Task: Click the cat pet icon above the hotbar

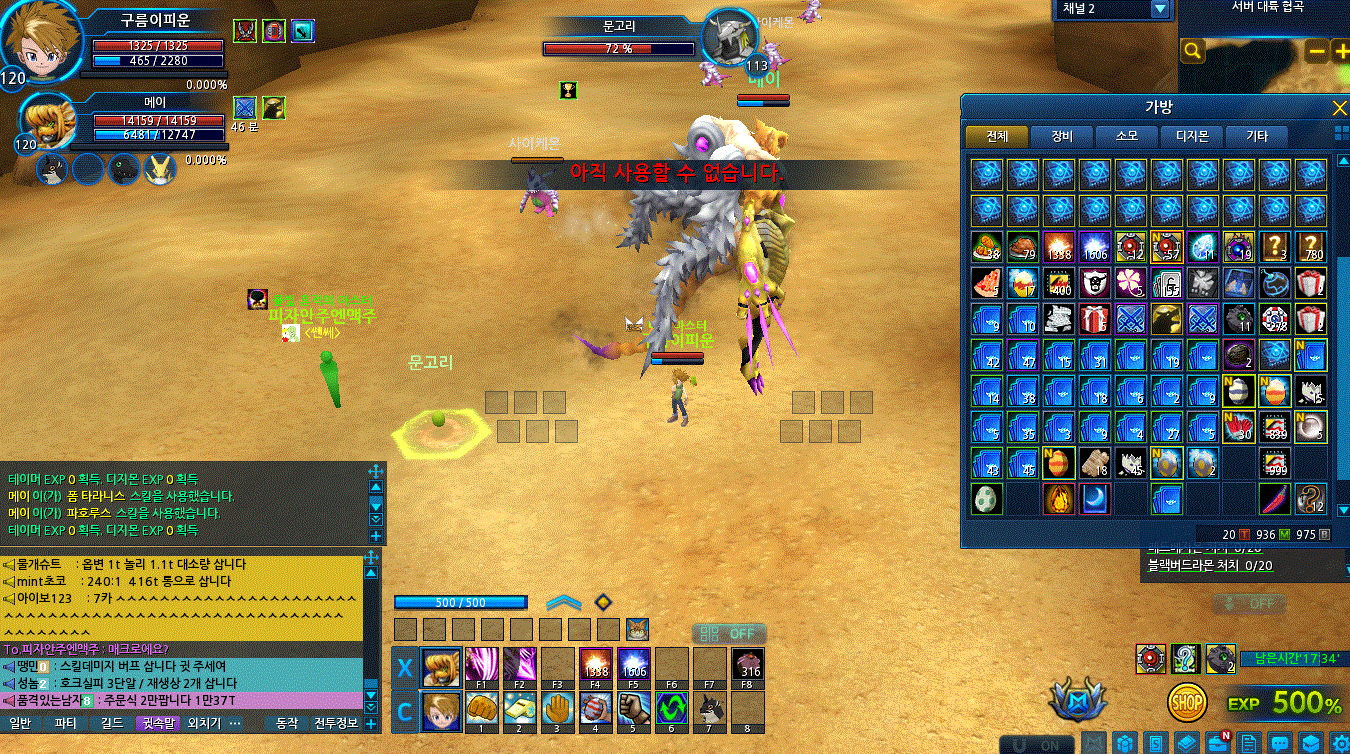Action: click(x=637, y=629)
